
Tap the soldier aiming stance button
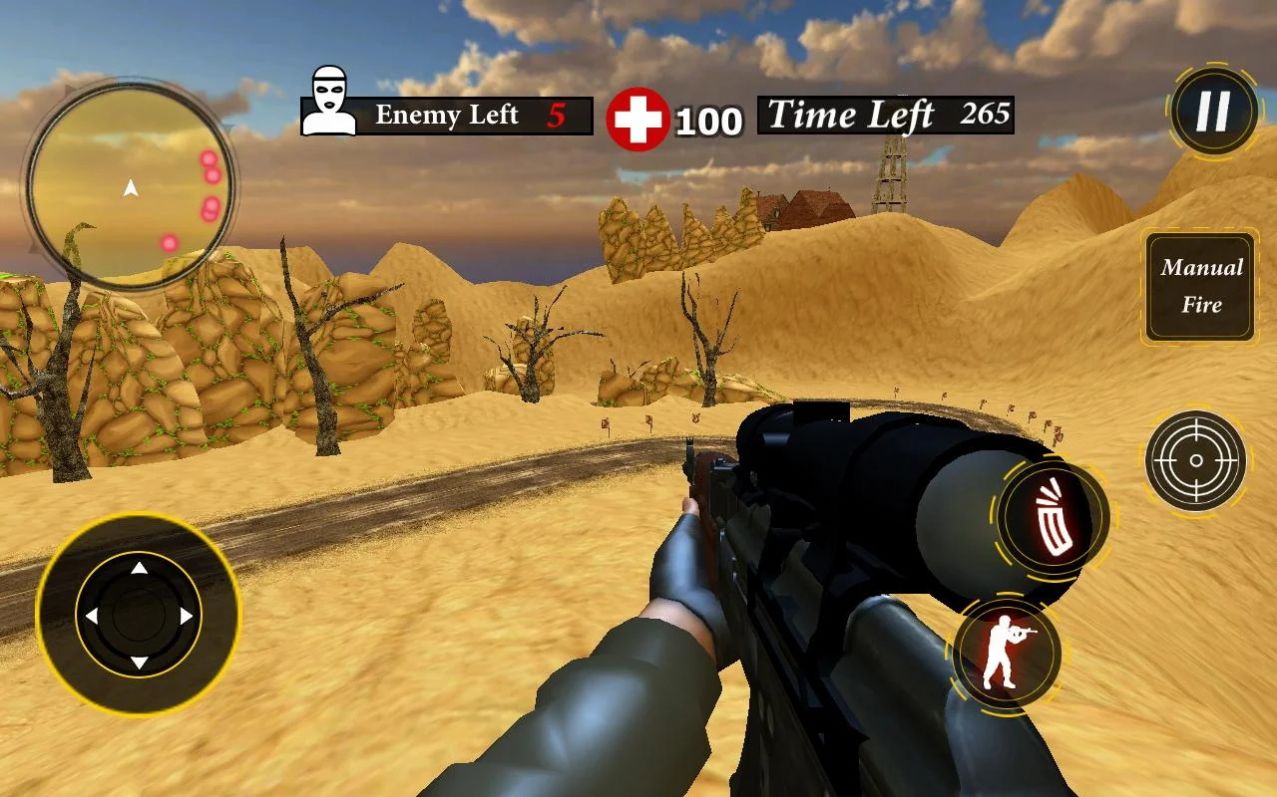pyautogui.click(x=1005, y=653)
